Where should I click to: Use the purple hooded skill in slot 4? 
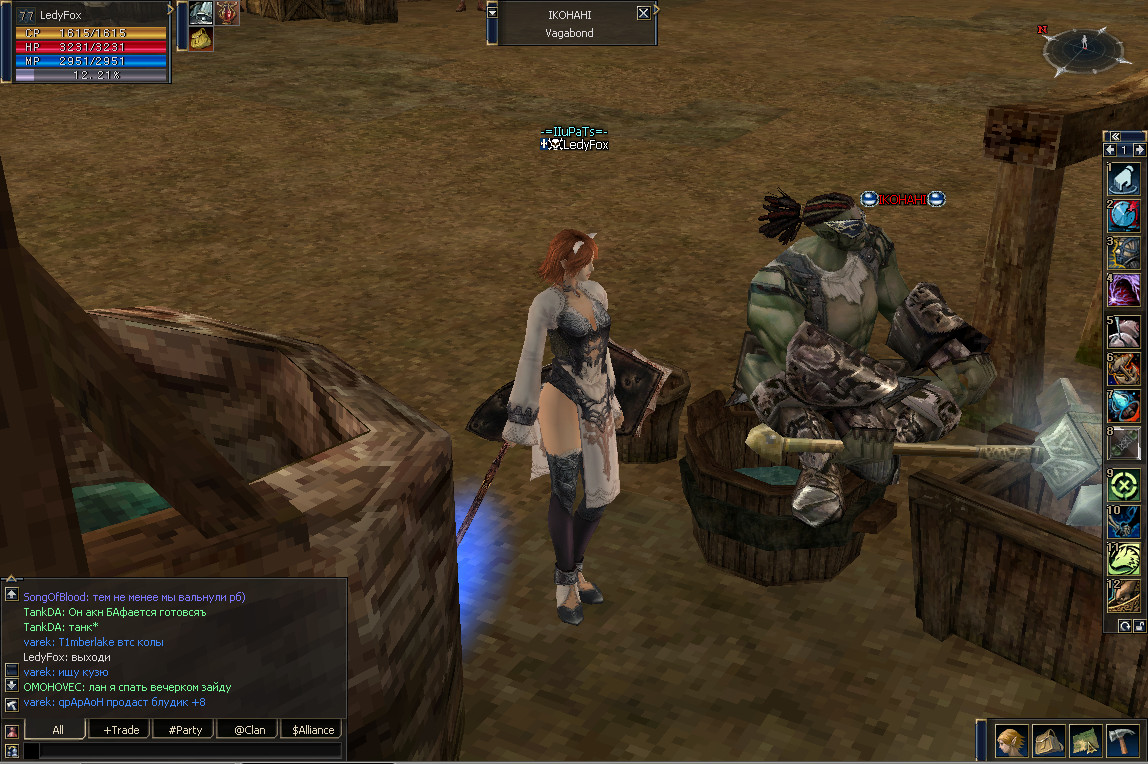point(1125,291)
